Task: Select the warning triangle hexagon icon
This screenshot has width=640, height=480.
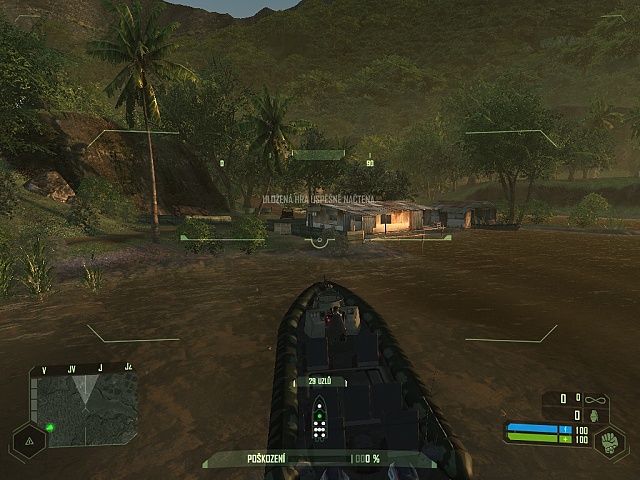Action: pos(27,440)
